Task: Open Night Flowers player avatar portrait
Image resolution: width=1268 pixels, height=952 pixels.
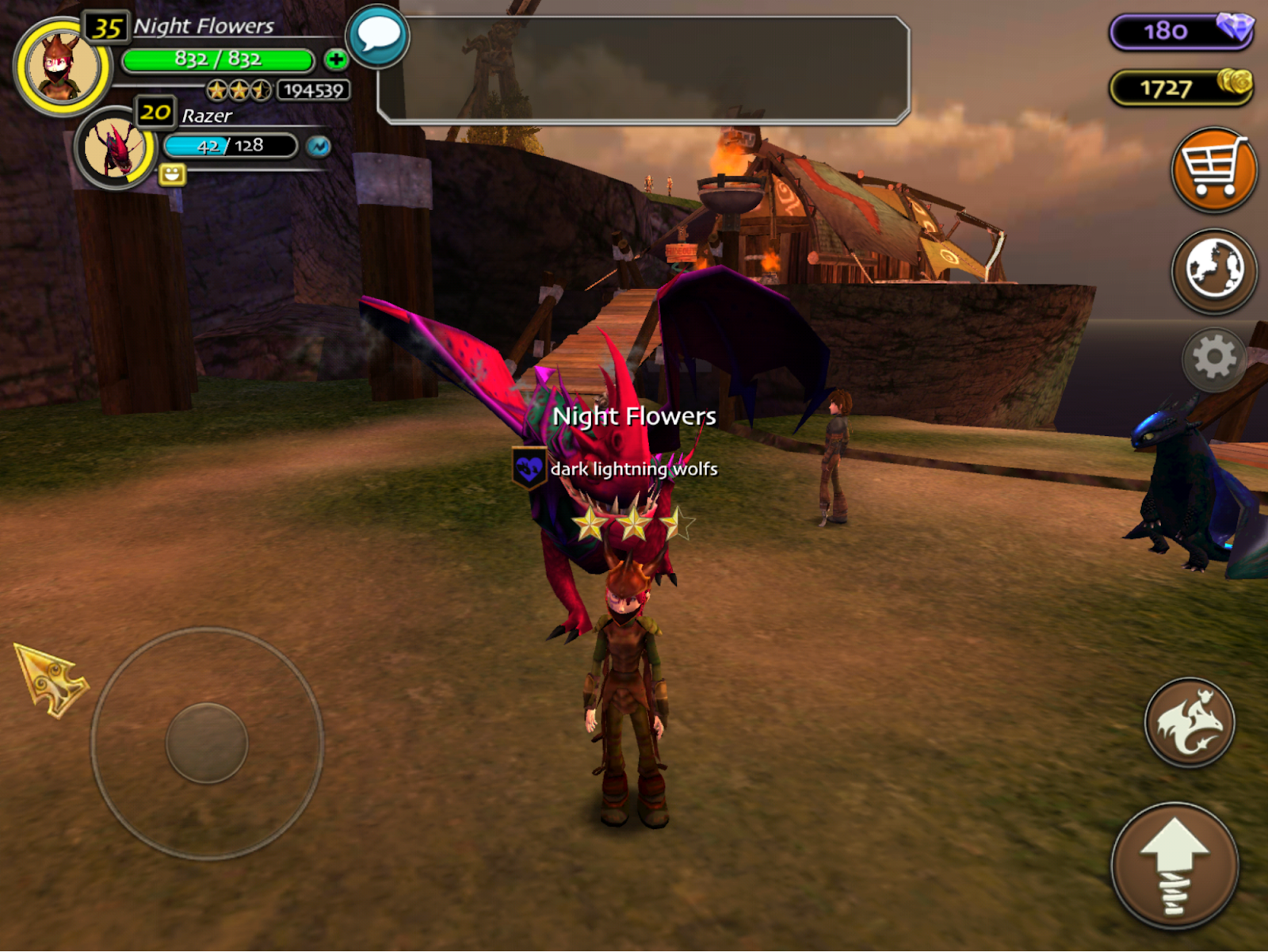Action: tap(62, 67)
